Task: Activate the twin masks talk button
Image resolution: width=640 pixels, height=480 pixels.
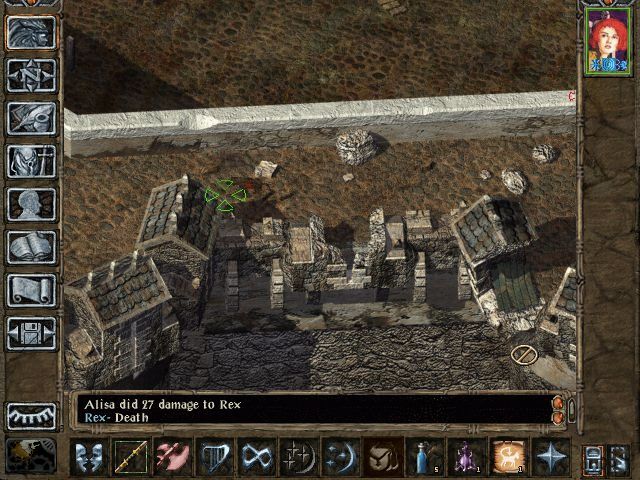Action: pyautogui.click(x=89, y=458)
